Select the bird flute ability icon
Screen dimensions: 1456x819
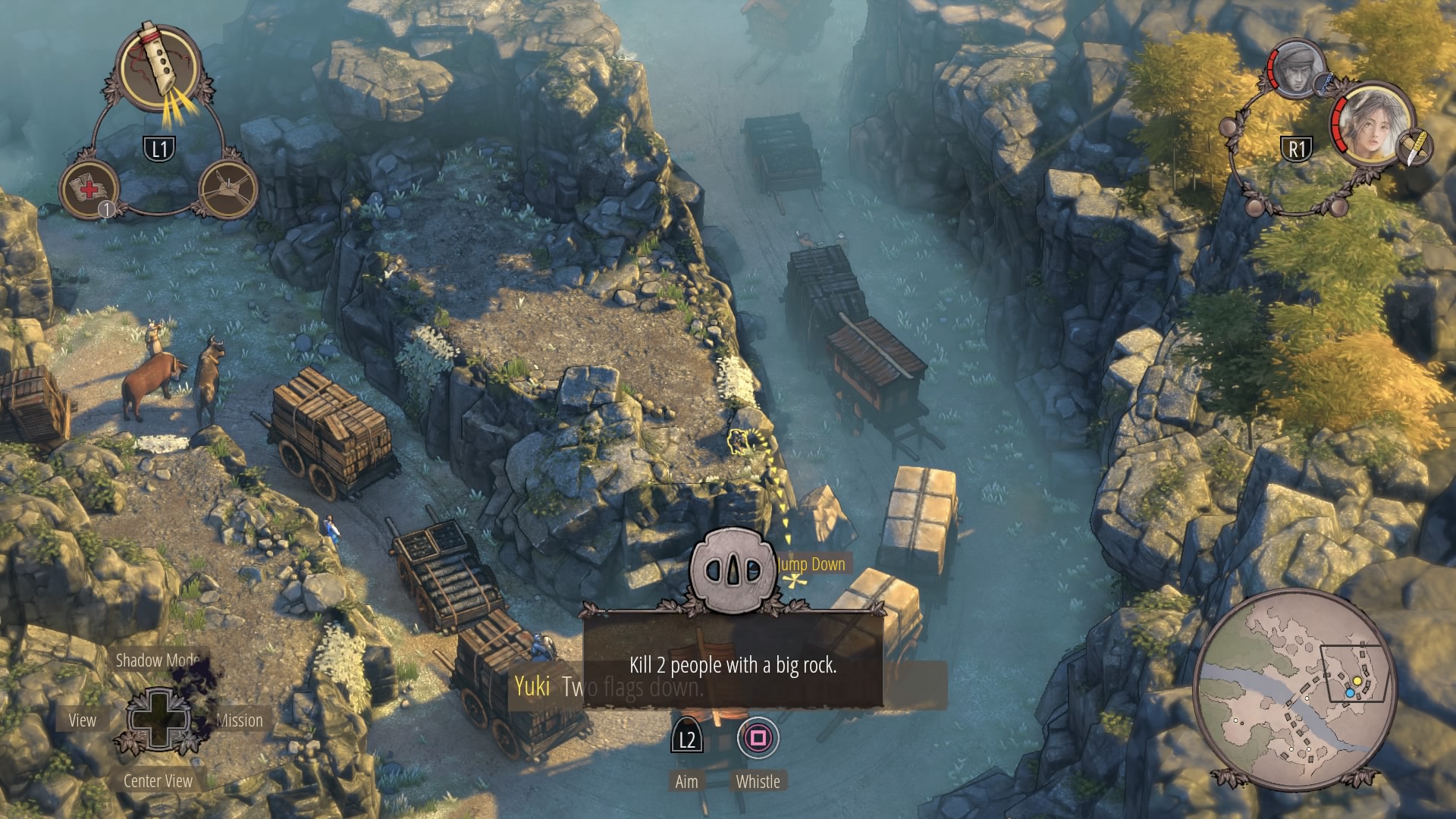pos(161,70)
